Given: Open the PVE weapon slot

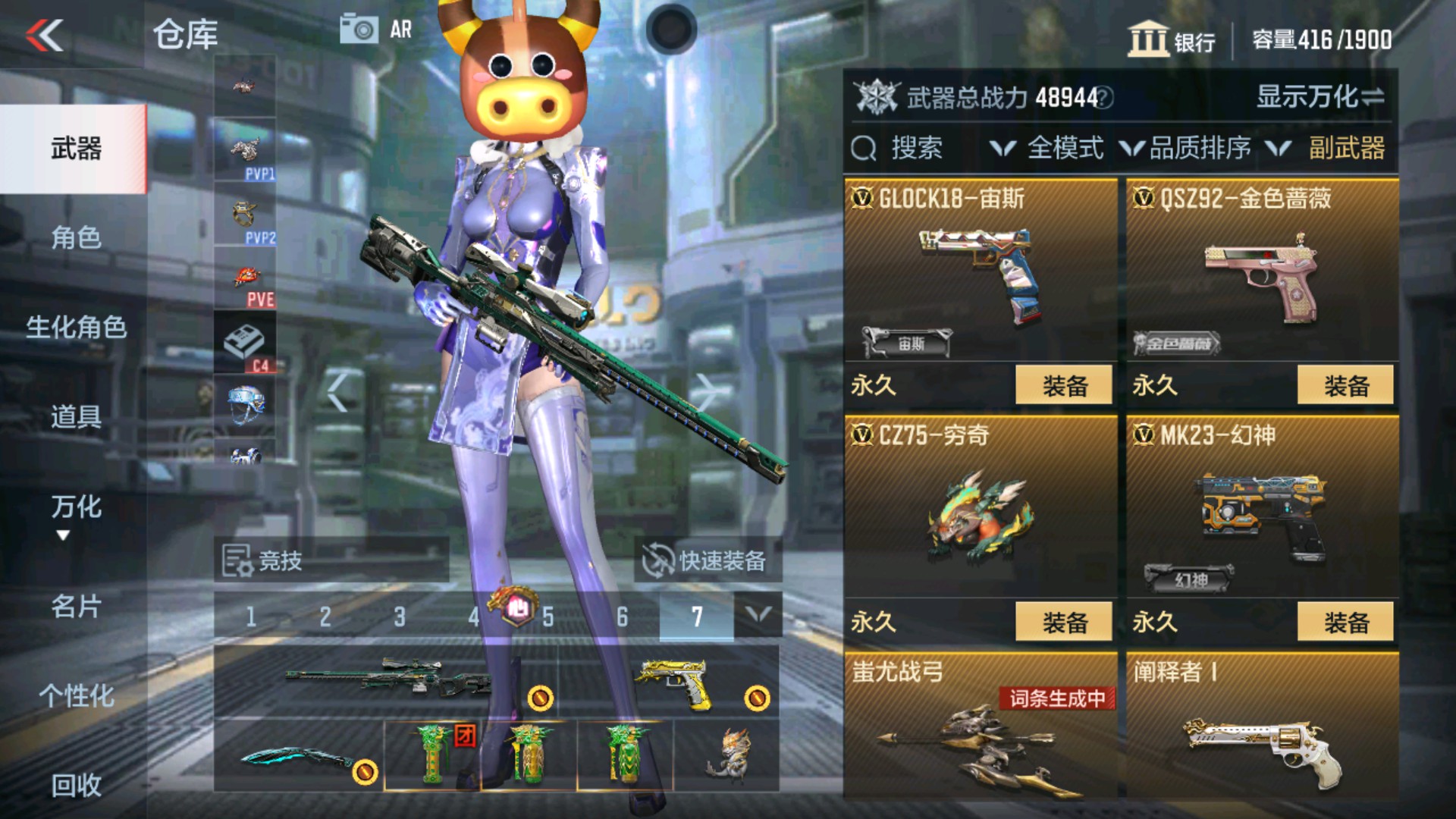Looking at the screenshot, I should (x=246, y=273).
